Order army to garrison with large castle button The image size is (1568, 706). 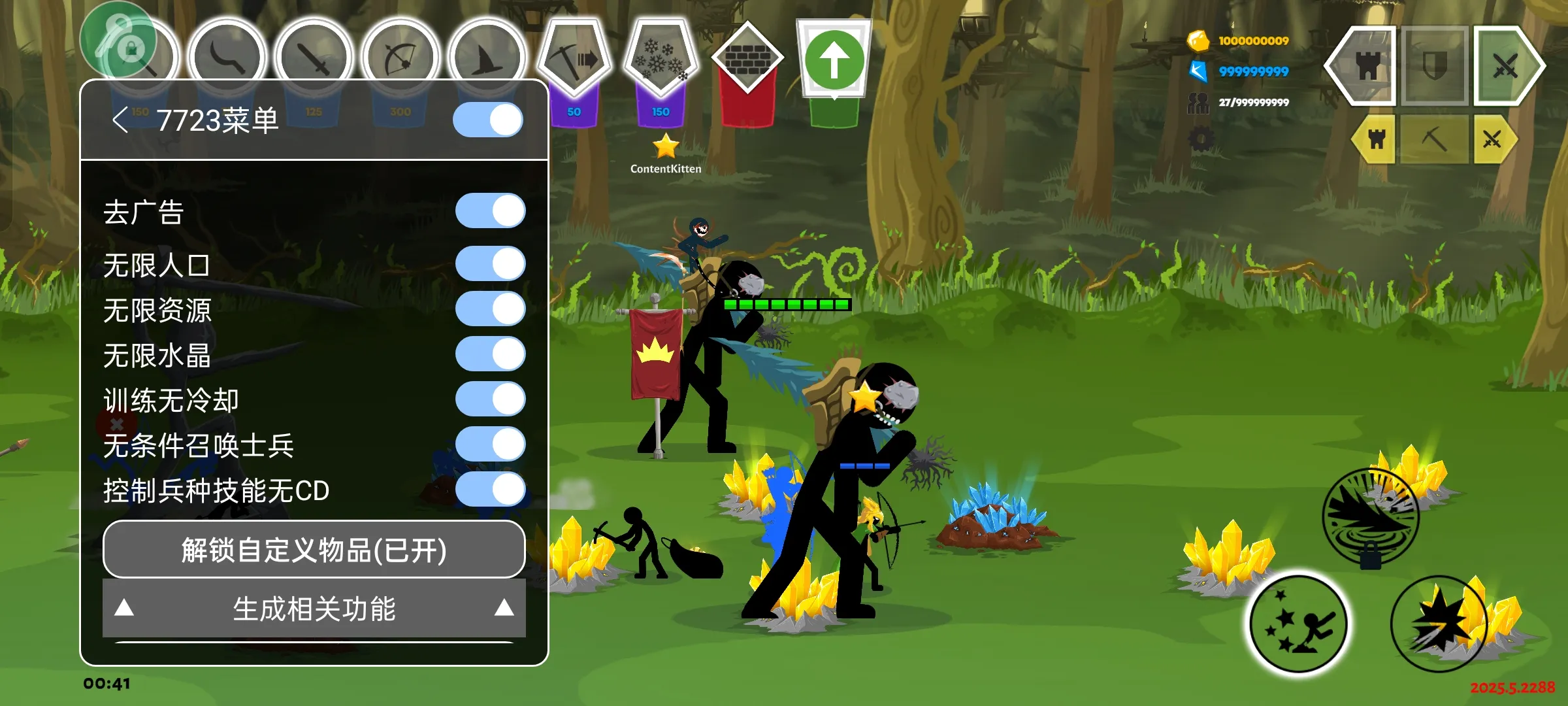click(1365, 65)
